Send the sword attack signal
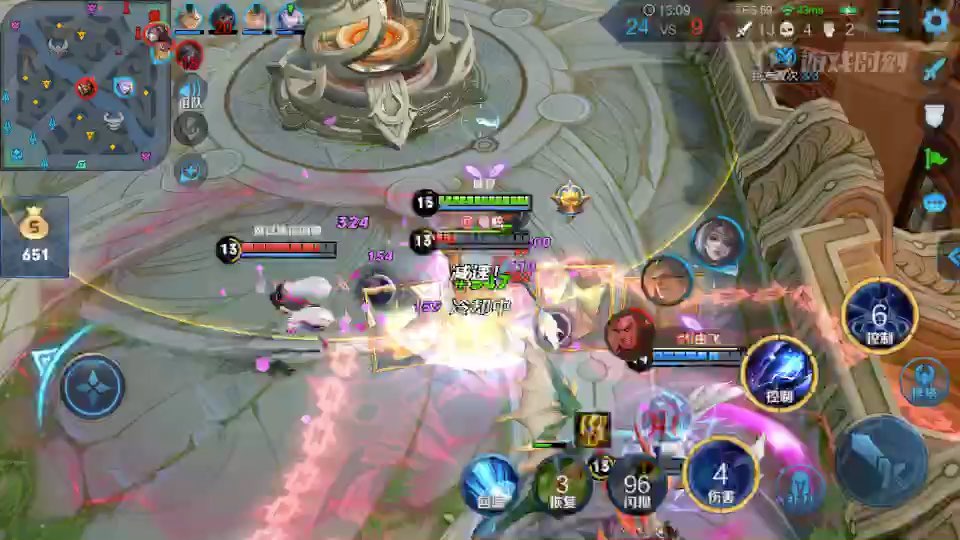The height and width of the screenshot is (540, 960). point(935,69)
